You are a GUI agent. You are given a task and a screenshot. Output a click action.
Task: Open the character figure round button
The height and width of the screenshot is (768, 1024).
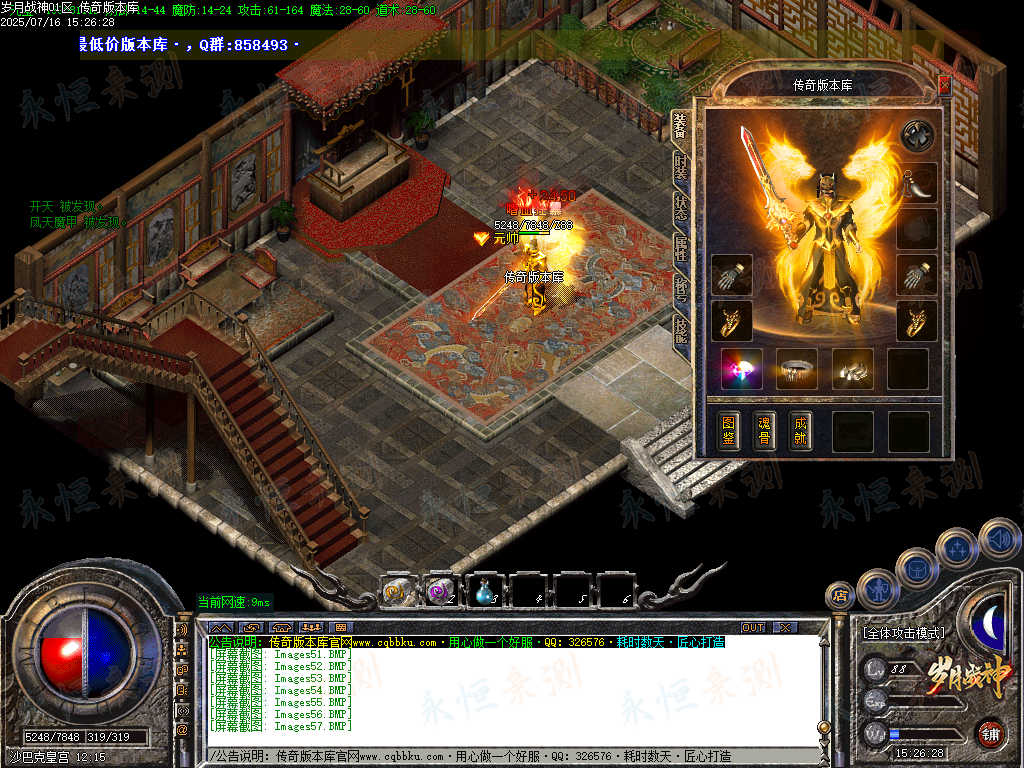877,589
